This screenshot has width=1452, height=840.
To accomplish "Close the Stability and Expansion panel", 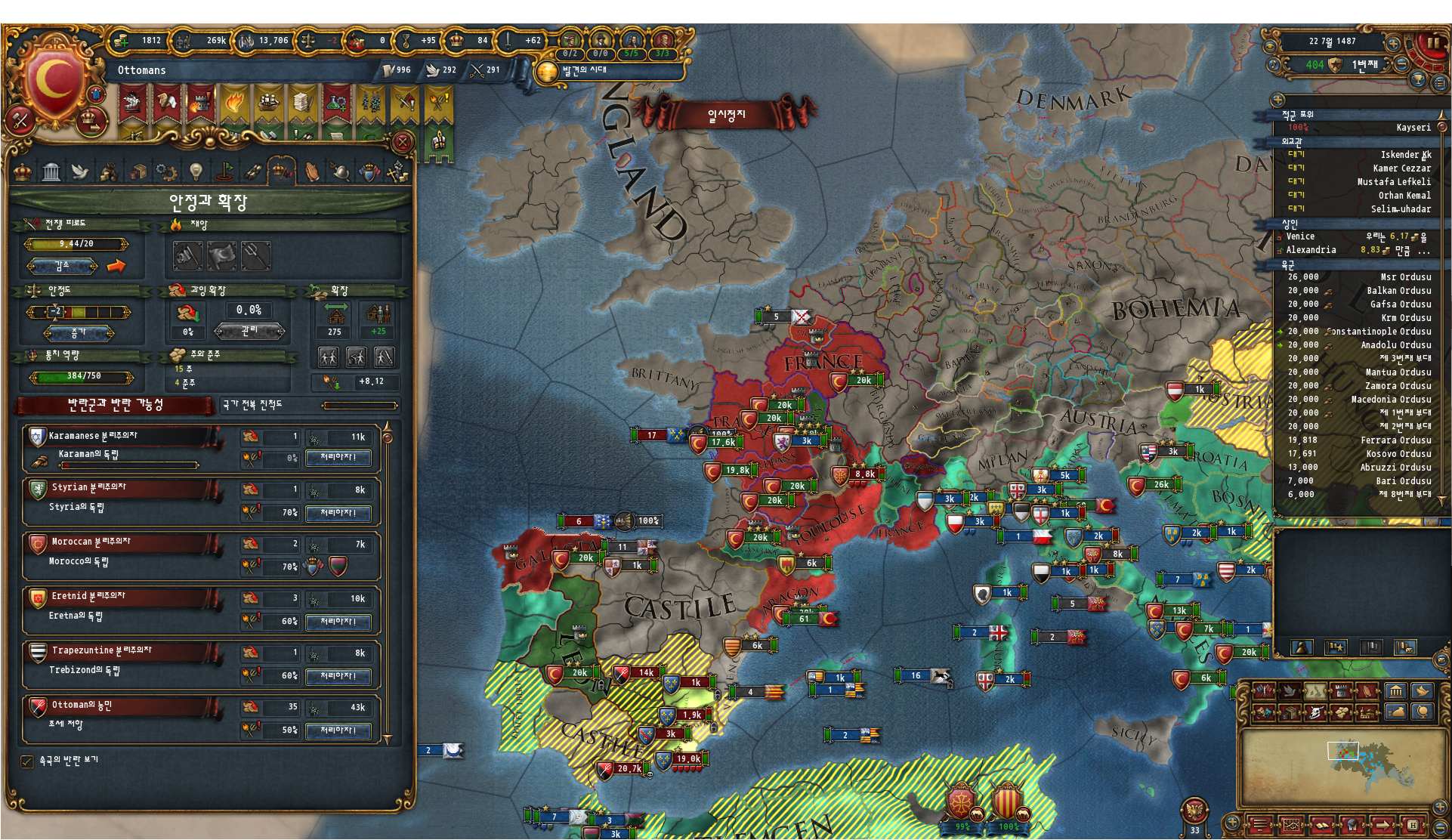I will click(x=403, y=142).
